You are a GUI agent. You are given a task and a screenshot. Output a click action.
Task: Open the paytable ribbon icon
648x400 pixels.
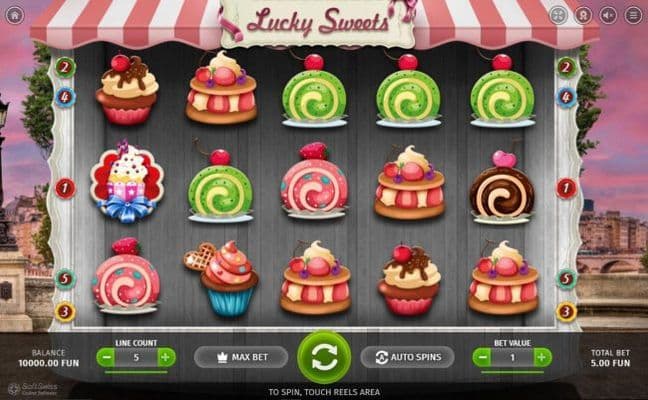point(583,15)
